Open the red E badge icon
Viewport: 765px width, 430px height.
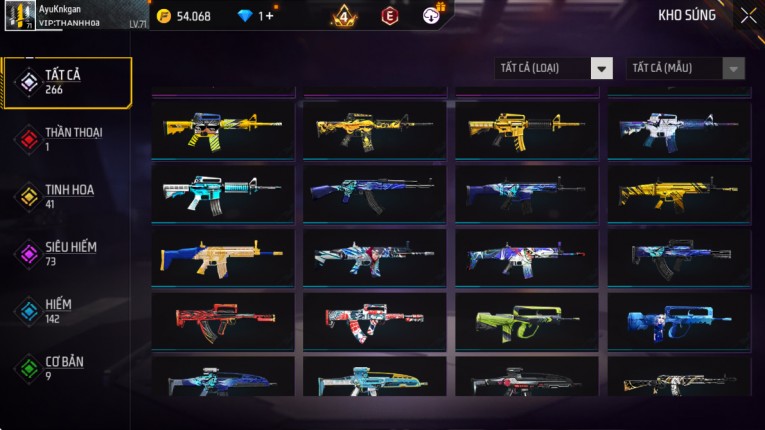pos(389,16)
